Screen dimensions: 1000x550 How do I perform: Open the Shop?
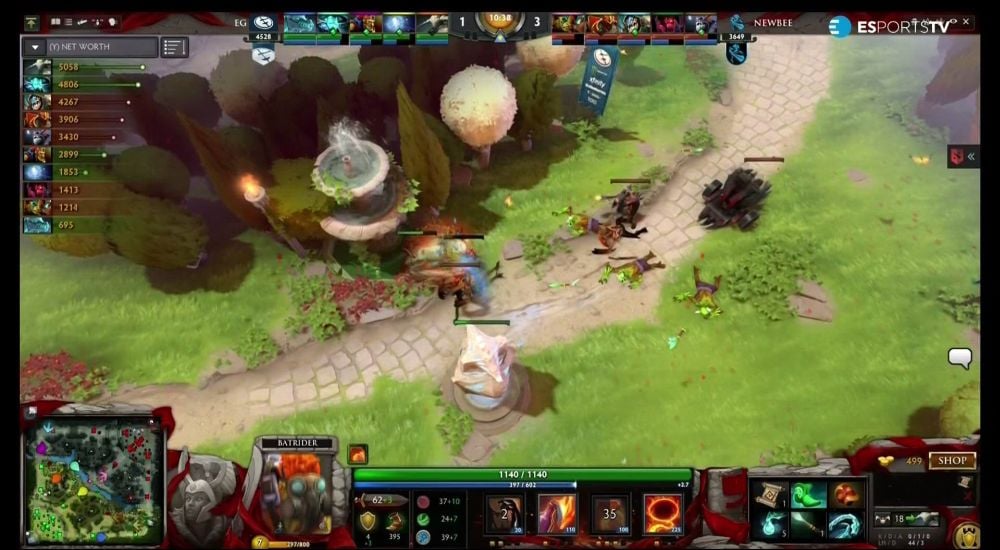pyautogui.click(x=951, y=461)
